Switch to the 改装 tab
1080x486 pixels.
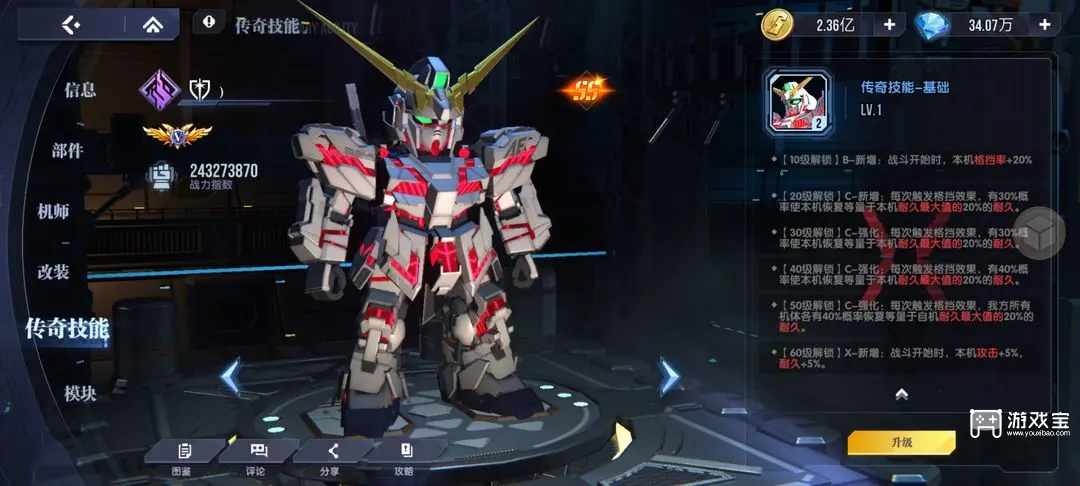53,272
